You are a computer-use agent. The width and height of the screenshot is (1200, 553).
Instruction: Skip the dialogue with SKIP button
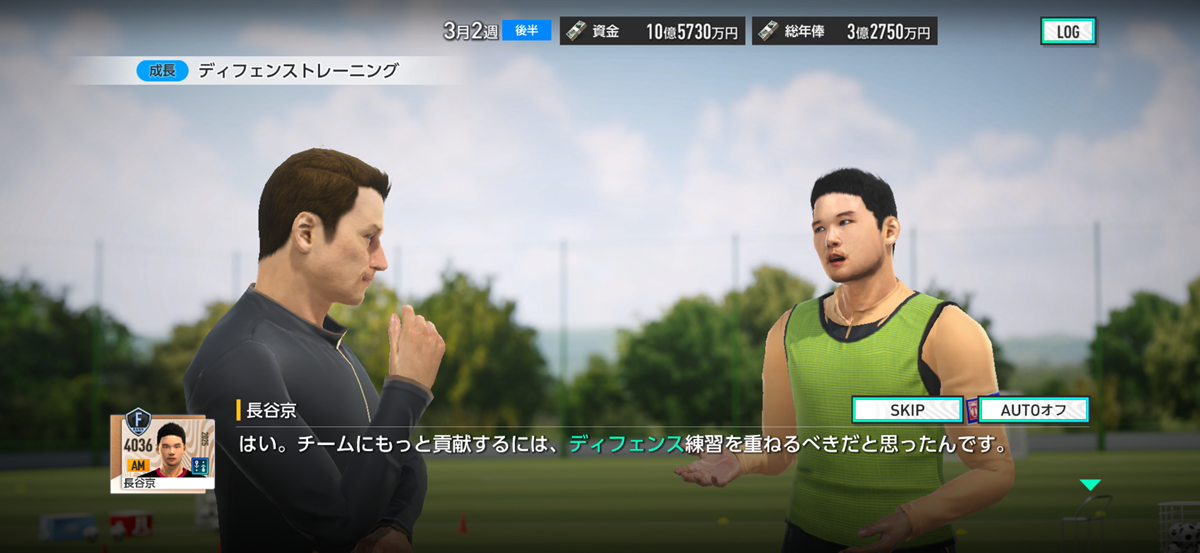(907, 410)
